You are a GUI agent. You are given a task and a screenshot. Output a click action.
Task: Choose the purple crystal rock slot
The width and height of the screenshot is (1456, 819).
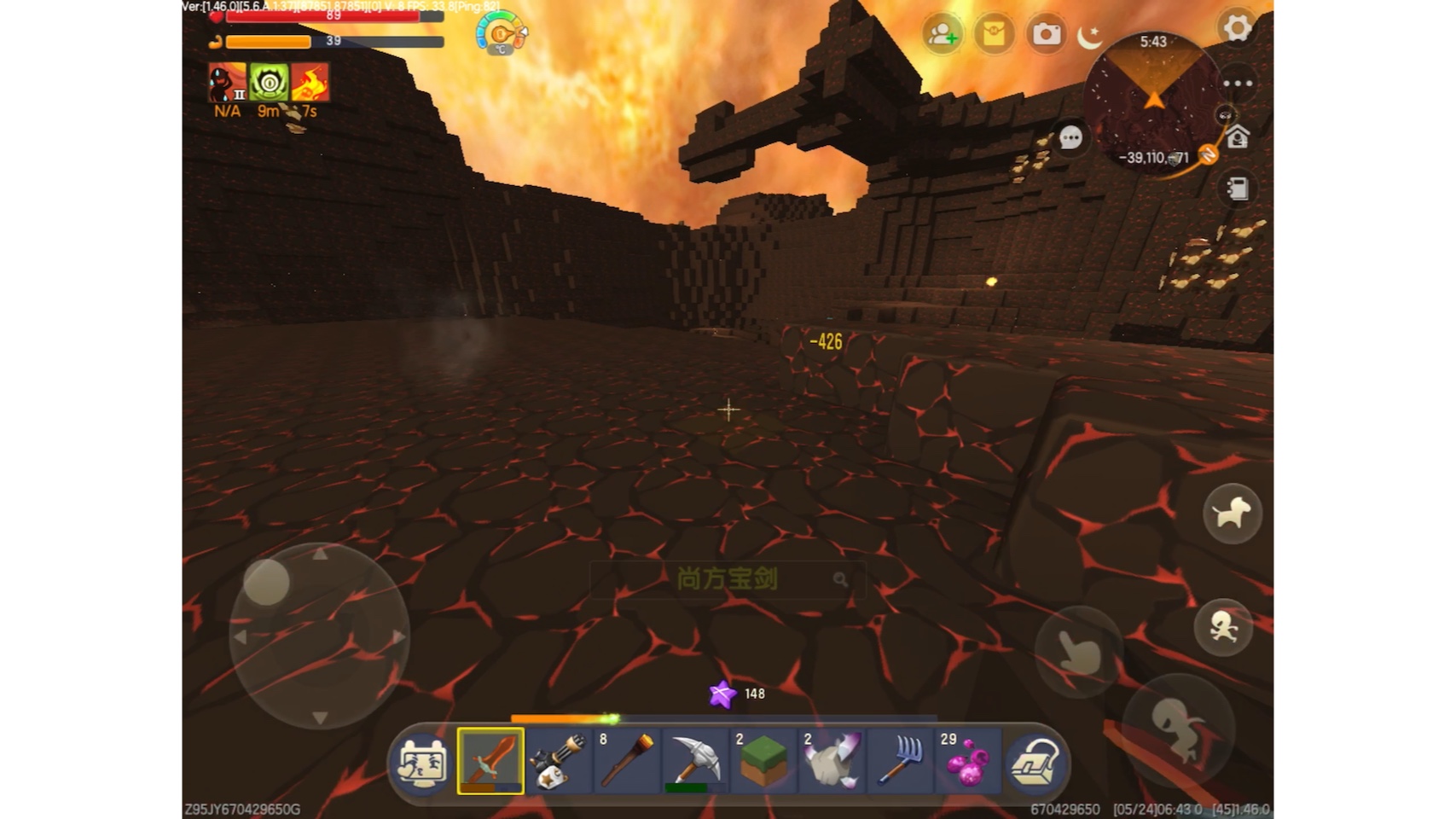coord(832,761)
